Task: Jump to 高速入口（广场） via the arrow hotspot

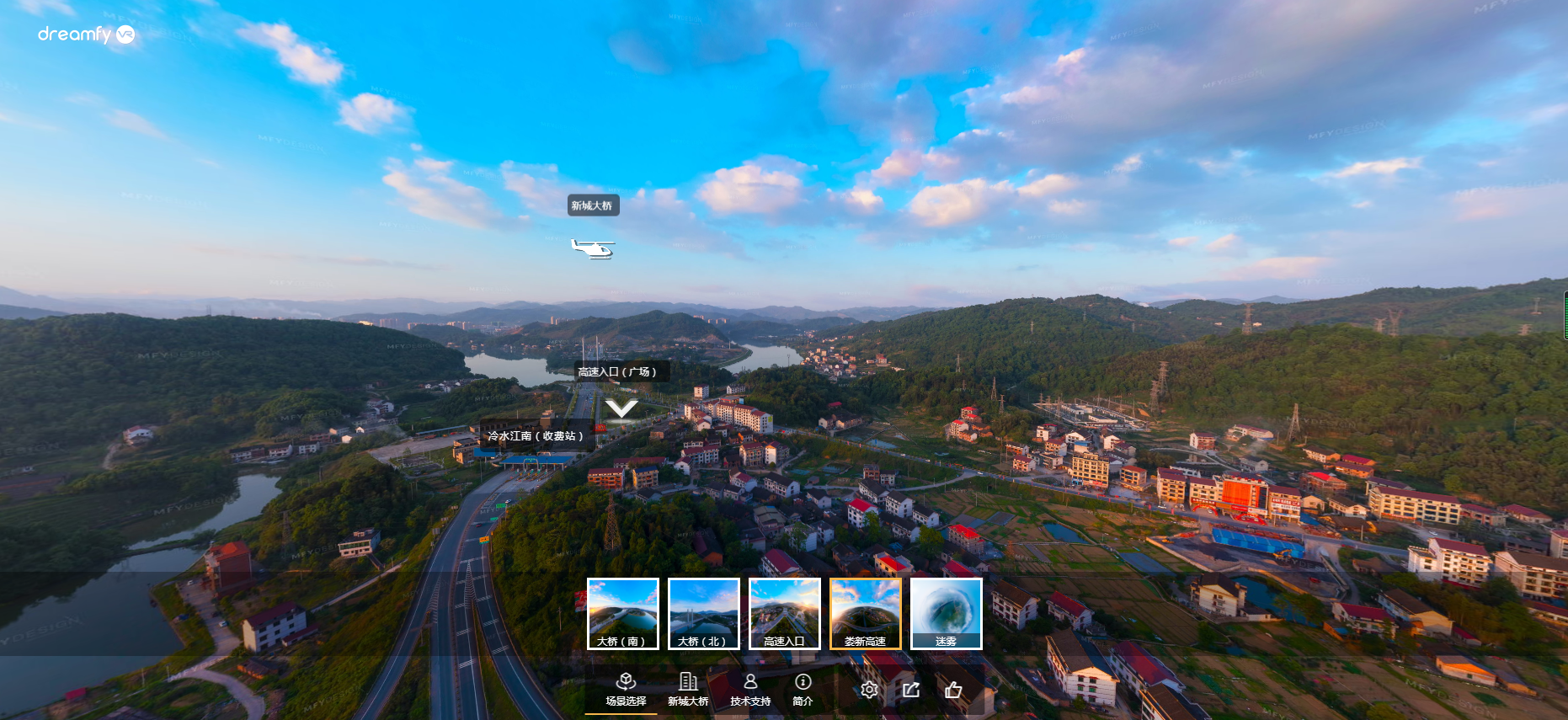Action: coord(621,408)
